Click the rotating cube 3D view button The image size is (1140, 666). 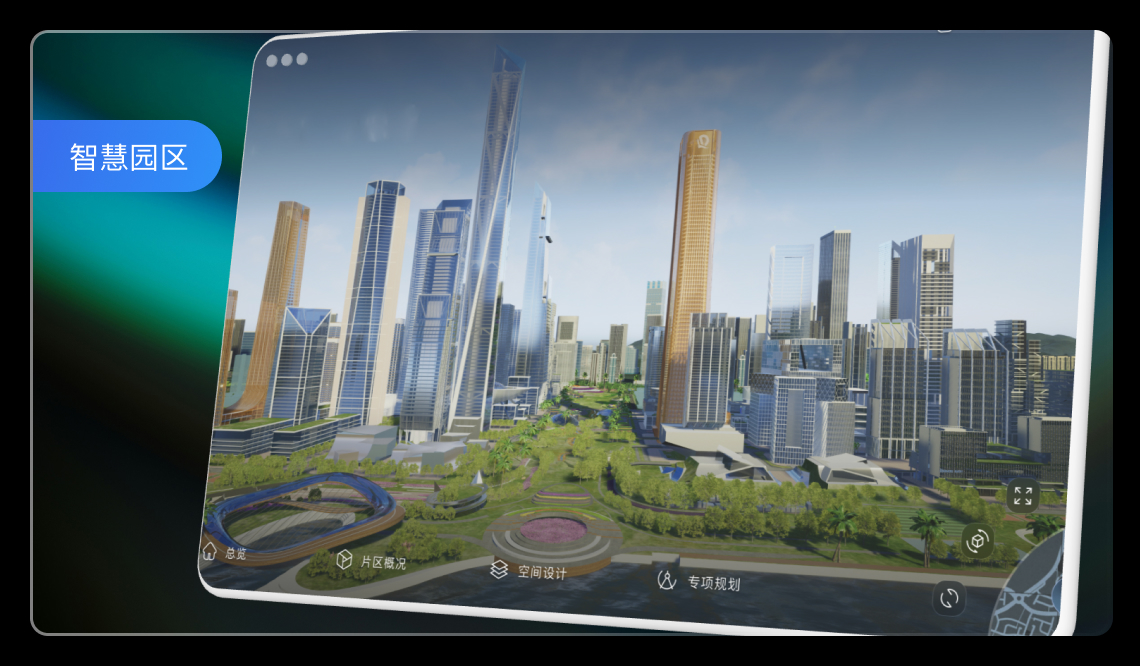pos(976,541)
